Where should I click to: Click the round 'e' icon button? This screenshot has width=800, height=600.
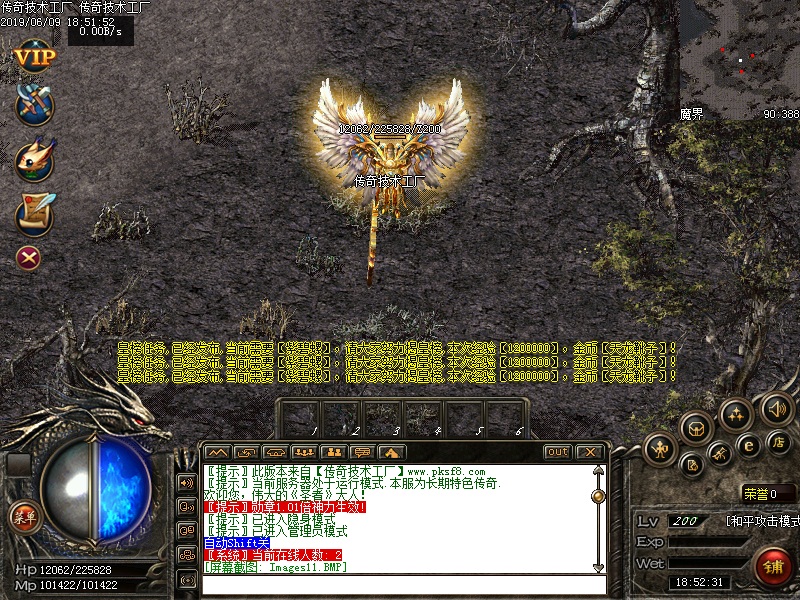pyautogui.click(x=748, y=447)
